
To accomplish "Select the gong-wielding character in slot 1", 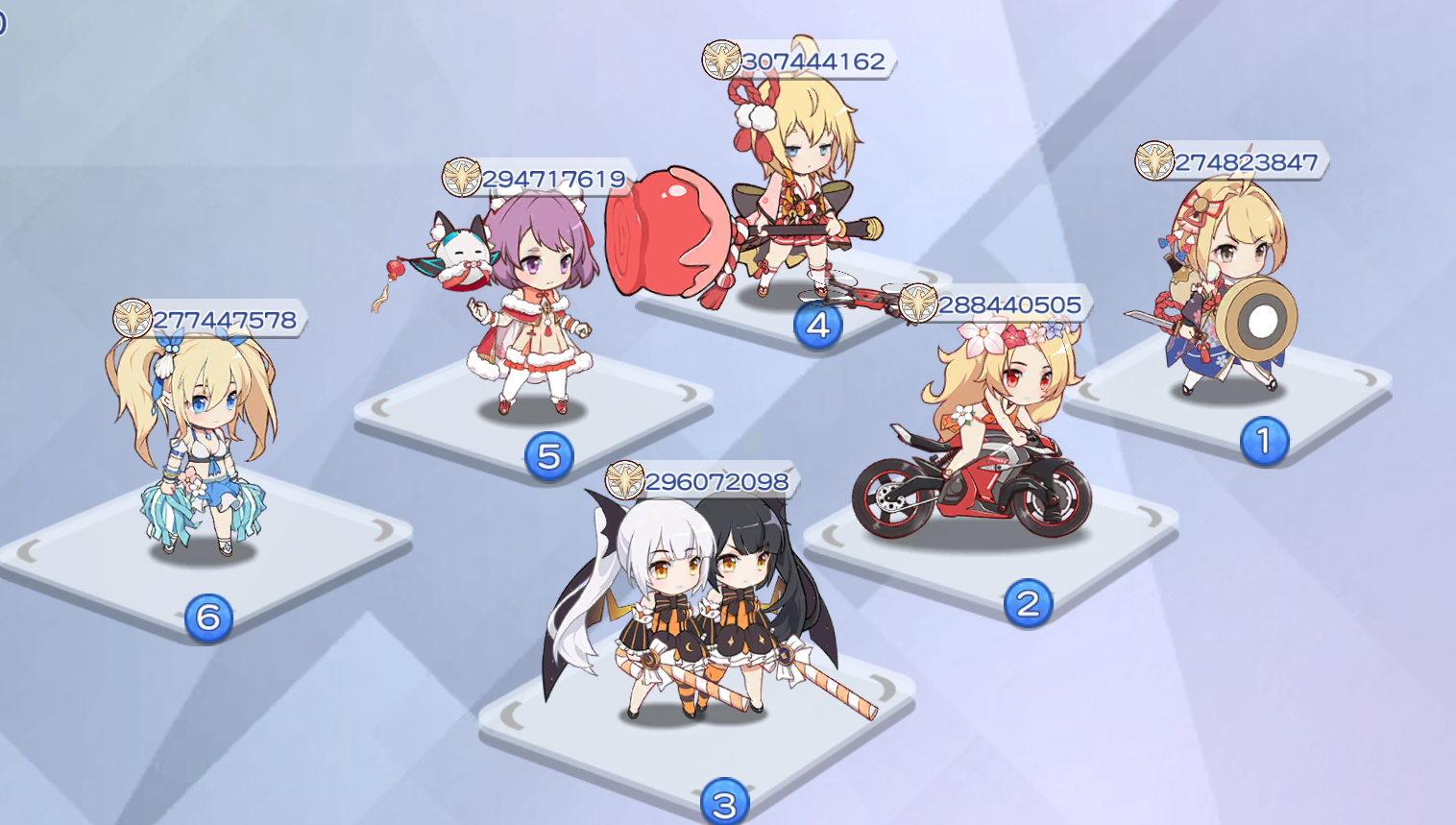I will coord(1229,288).
